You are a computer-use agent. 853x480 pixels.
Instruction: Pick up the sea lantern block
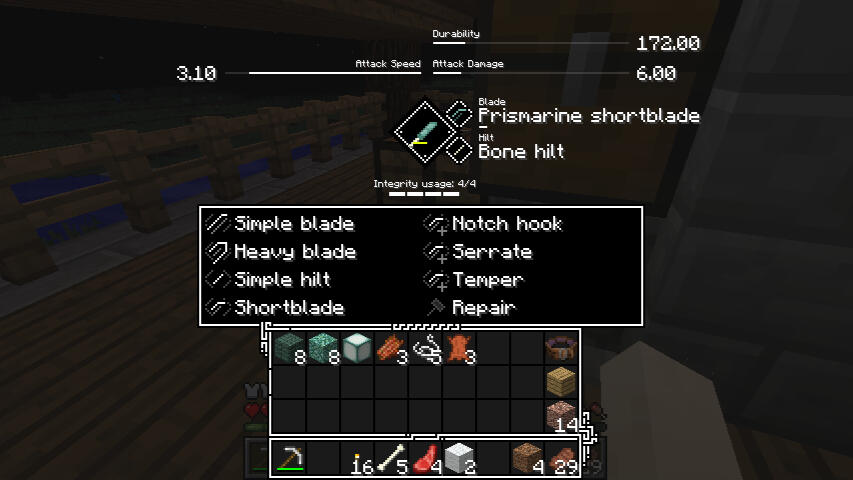pyautogui.click(x=357, y=348)
